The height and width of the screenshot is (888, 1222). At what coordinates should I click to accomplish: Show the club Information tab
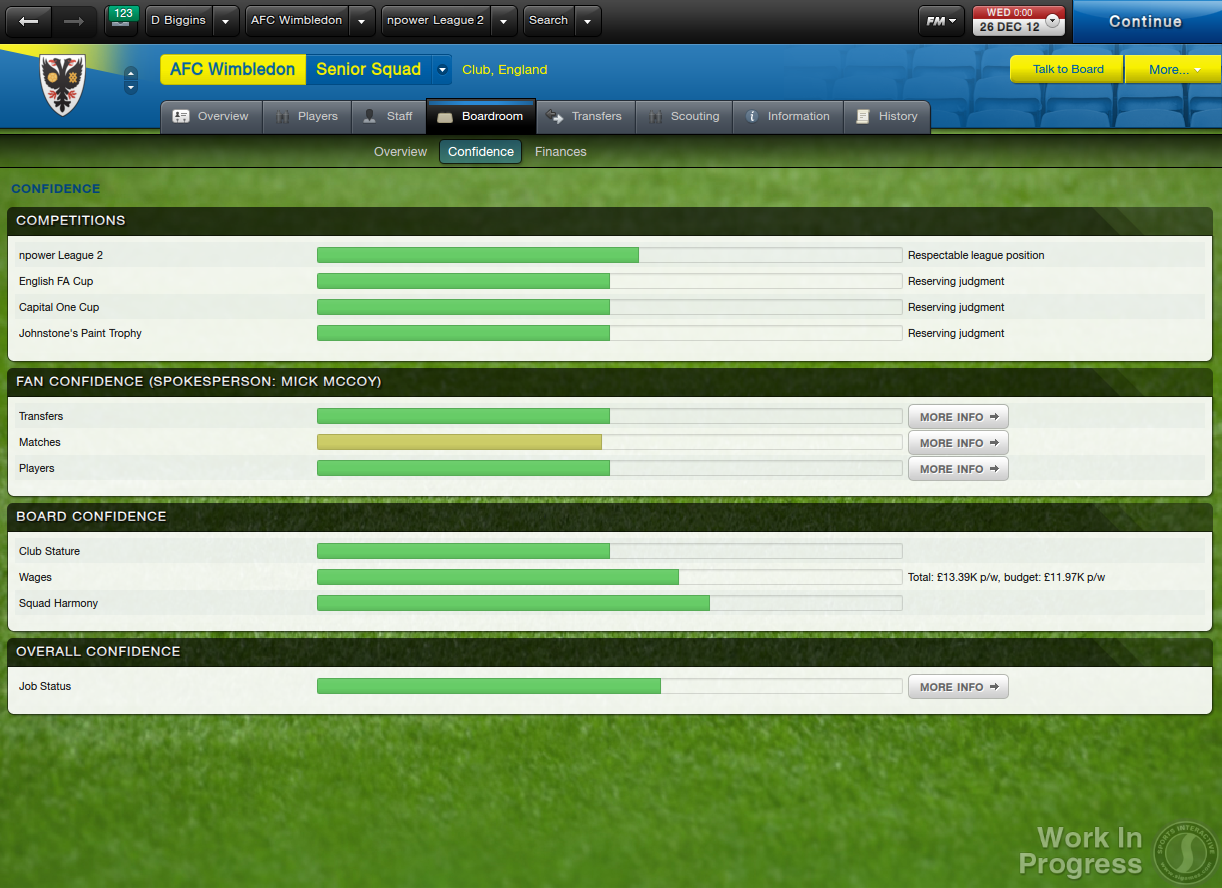(x=787, y=116)
